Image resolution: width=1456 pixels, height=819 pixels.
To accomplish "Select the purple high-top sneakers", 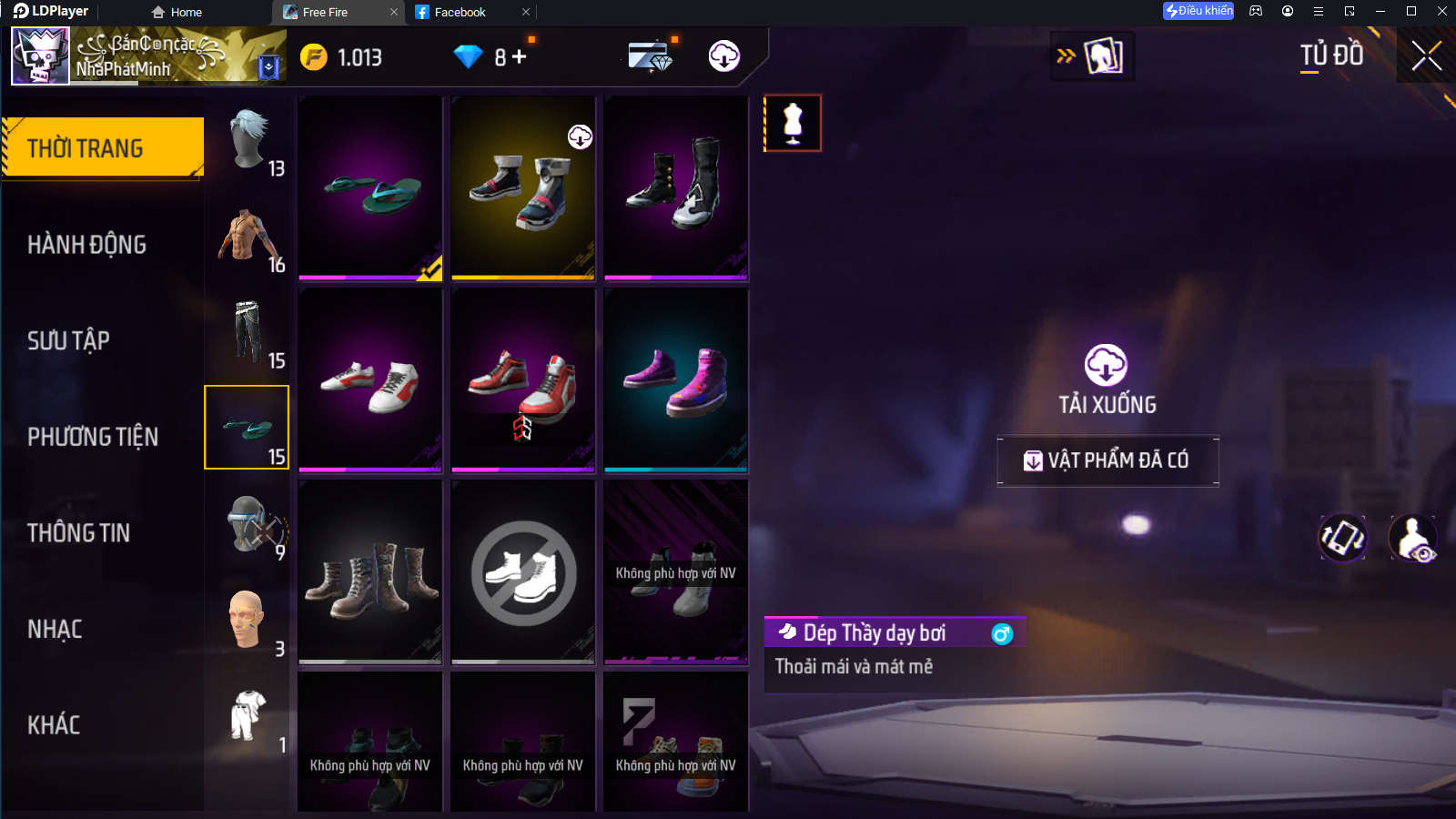I will click(x=676, y=380).
